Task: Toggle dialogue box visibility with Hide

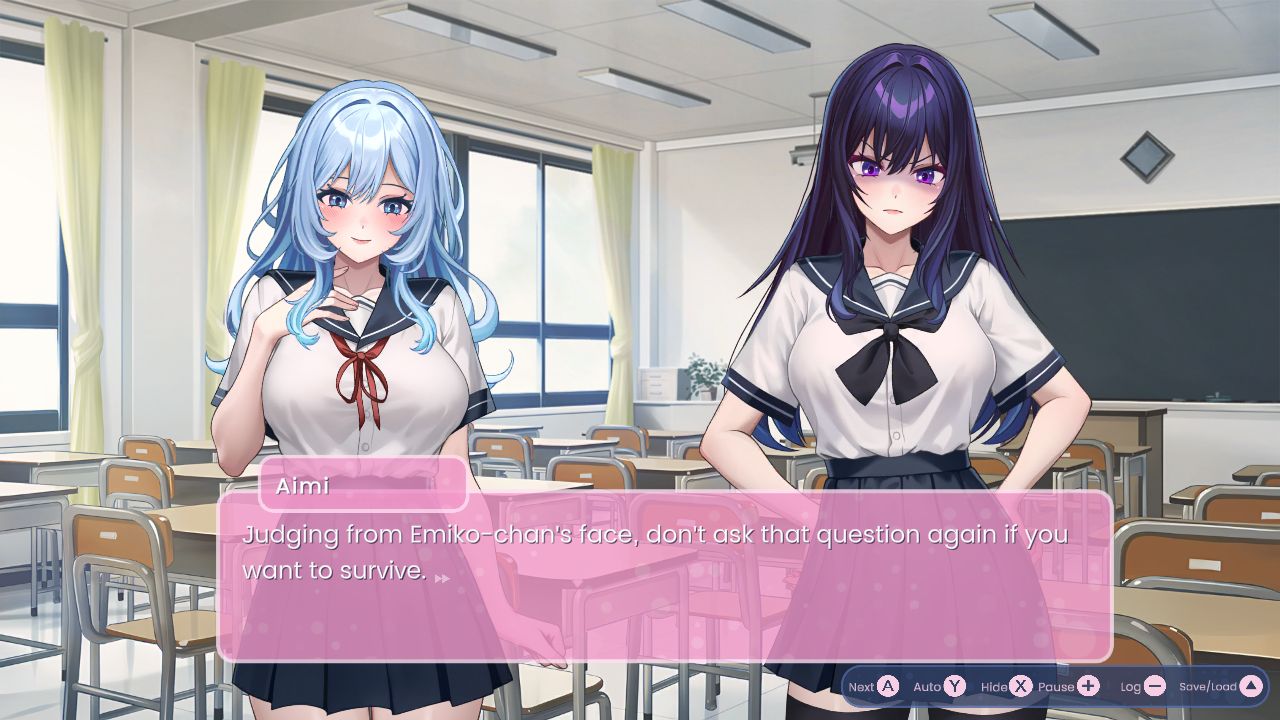Action: pyautogui.click(x=1019, y=687)
